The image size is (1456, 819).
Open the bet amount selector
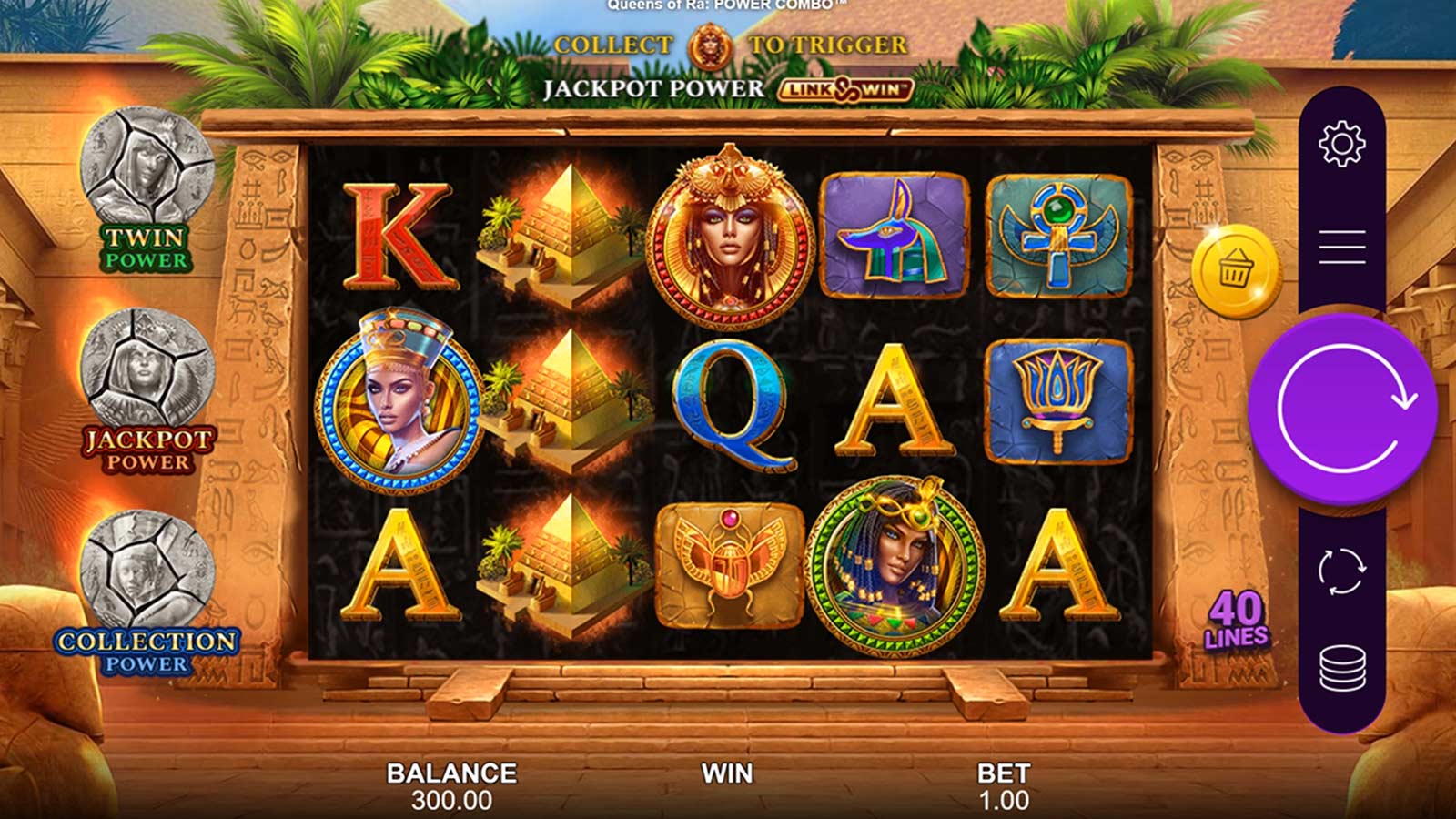click(1001, 785)
